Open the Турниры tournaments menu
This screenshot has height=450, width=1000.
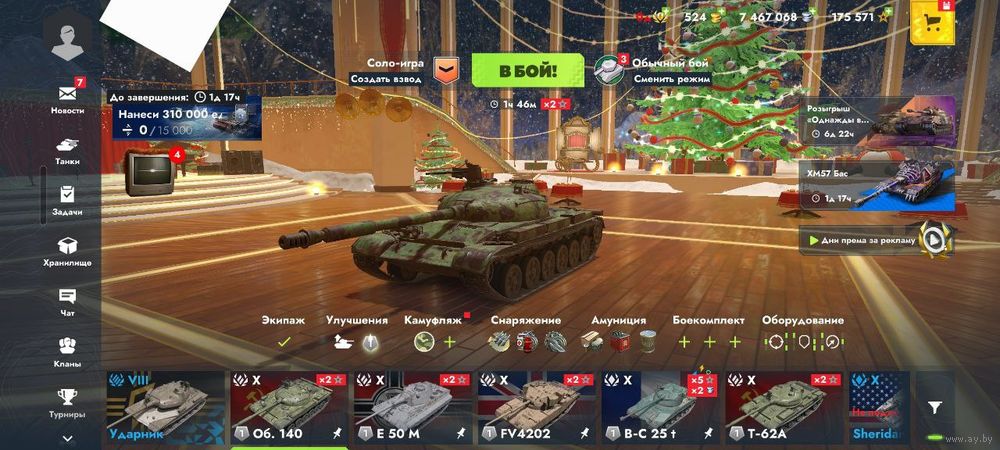click(68, 402)
